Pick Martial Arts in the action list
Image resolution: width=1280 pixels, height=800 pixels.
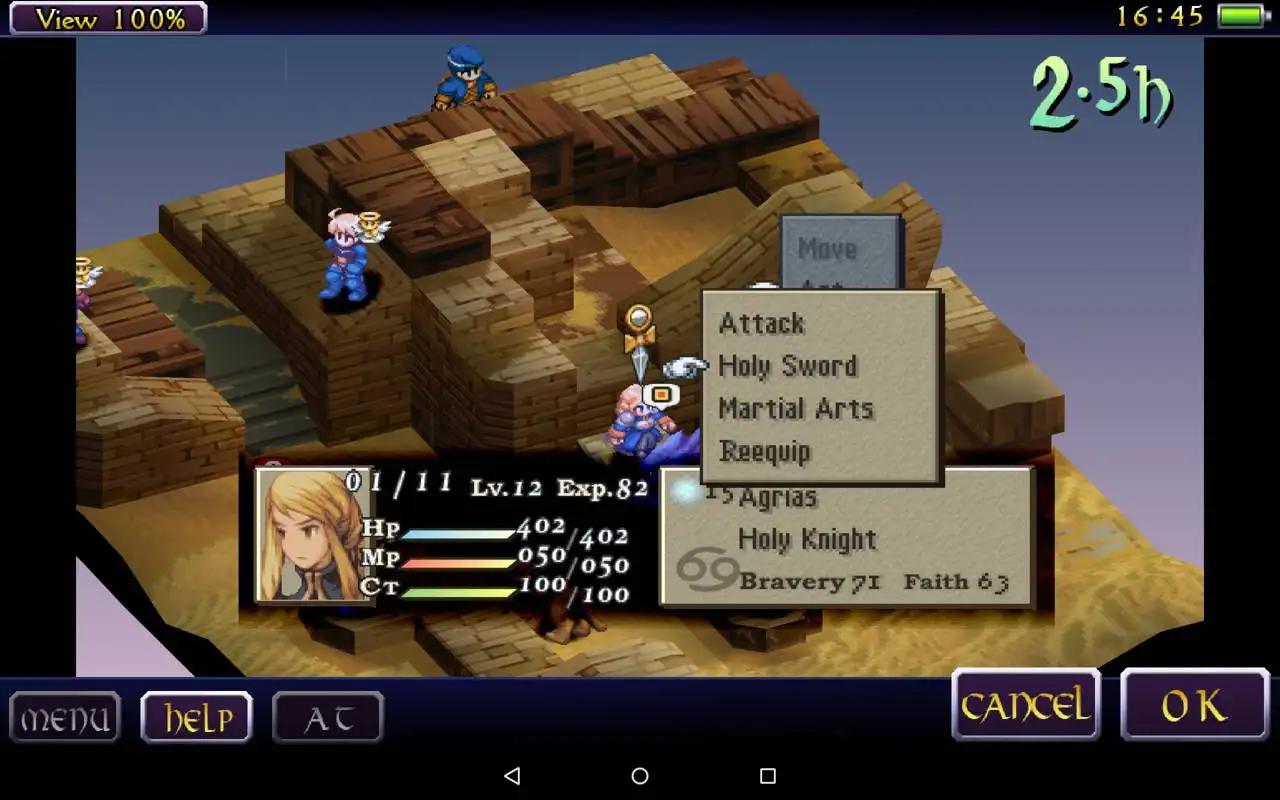(x=796, y=409)
